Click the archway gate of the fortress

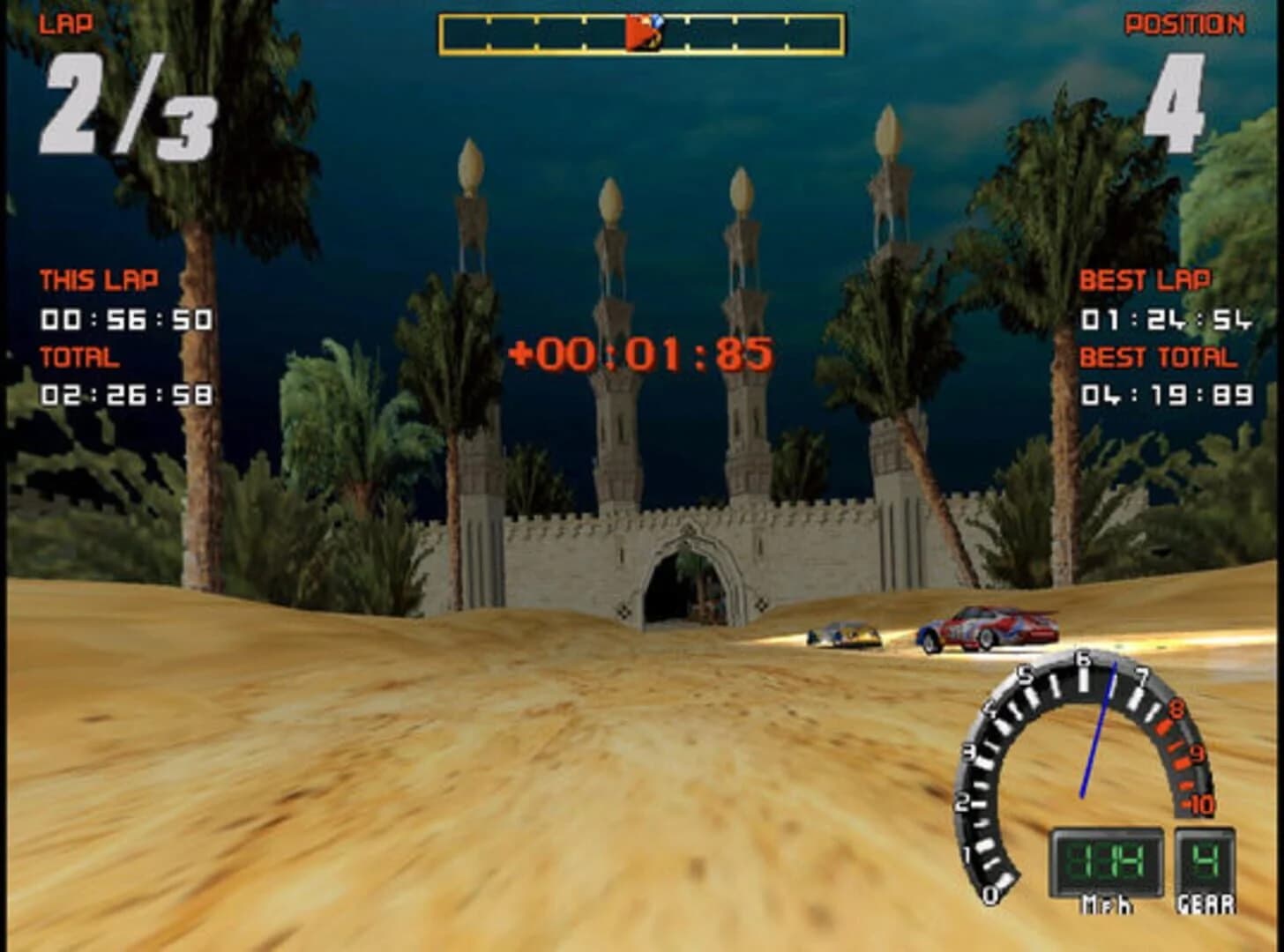(683, 582)
